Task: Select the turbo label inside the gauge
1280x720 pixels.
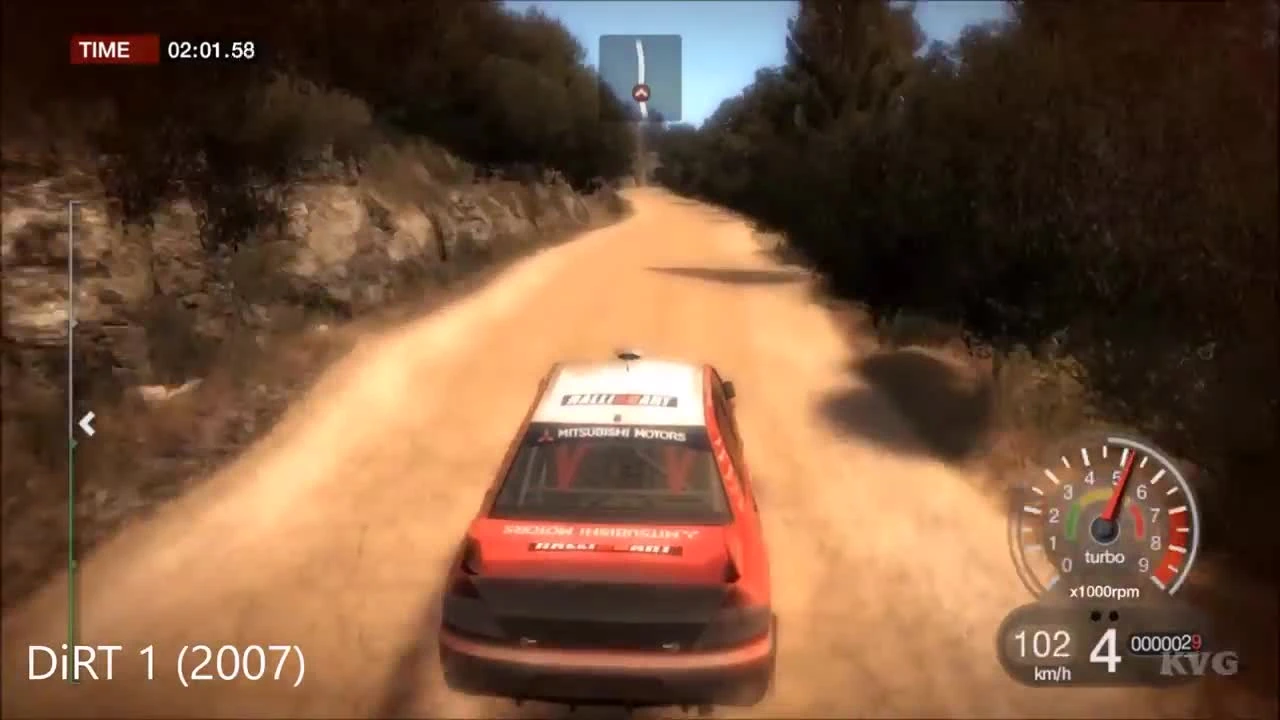Action: (1106, 557)
